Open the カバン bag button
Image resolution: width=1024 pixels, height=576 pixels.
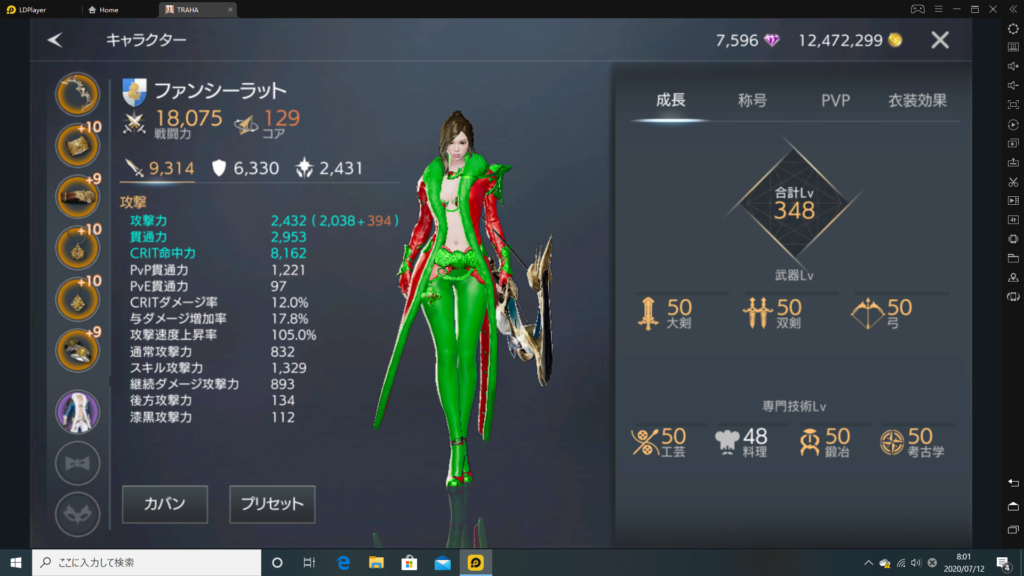click(165, 504)
